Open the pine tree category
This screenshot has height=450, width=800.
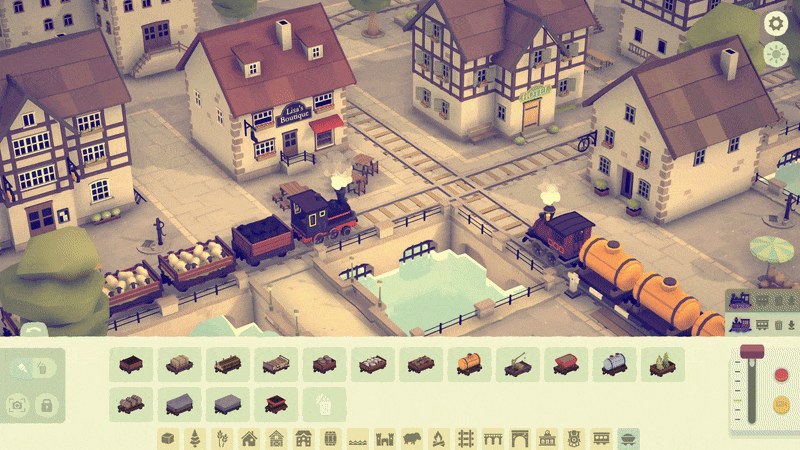(195, 438)
